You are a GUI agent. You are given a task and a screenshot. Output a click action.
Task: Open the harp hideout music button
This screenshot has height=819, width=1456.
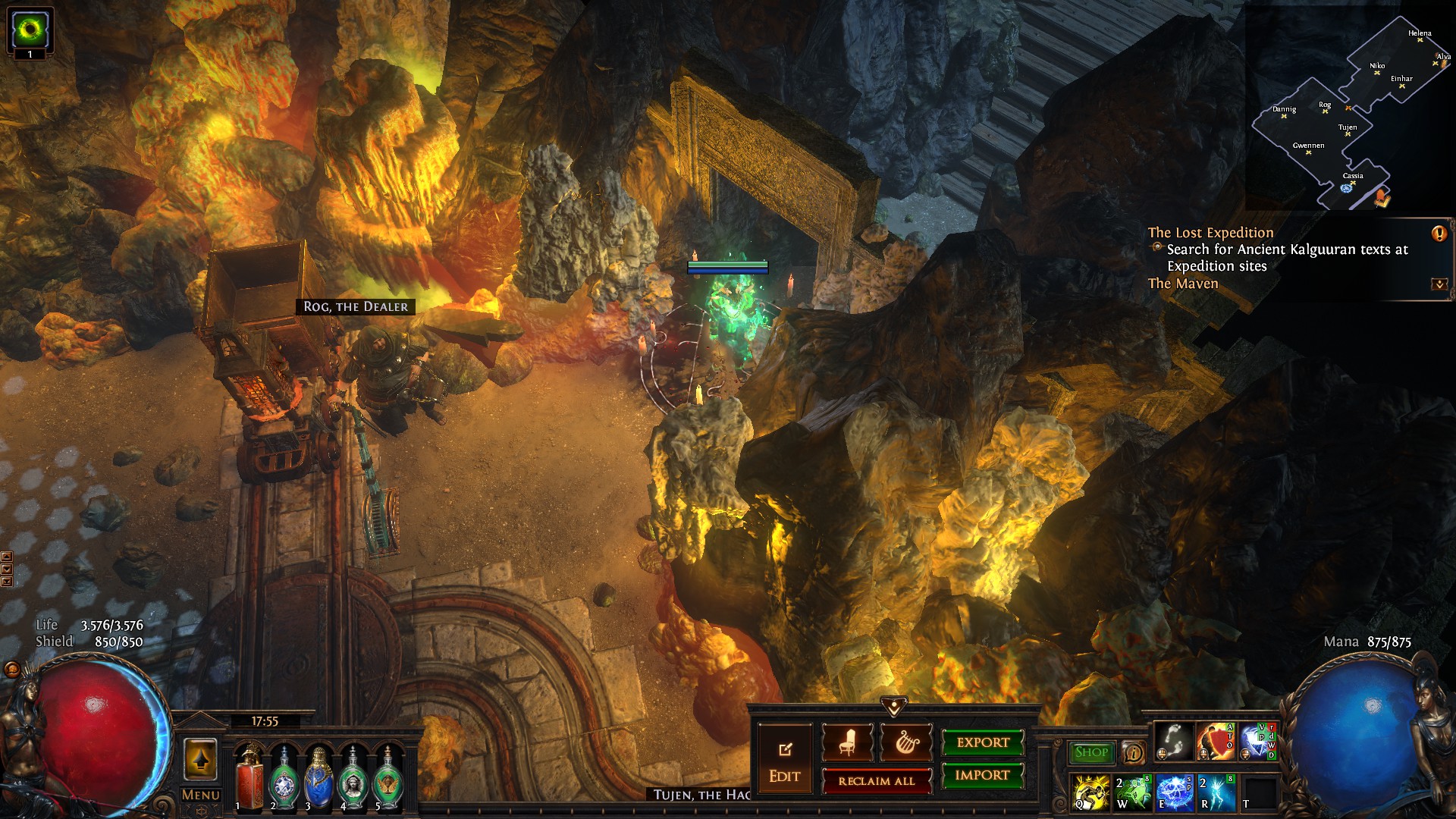(906, 742)
